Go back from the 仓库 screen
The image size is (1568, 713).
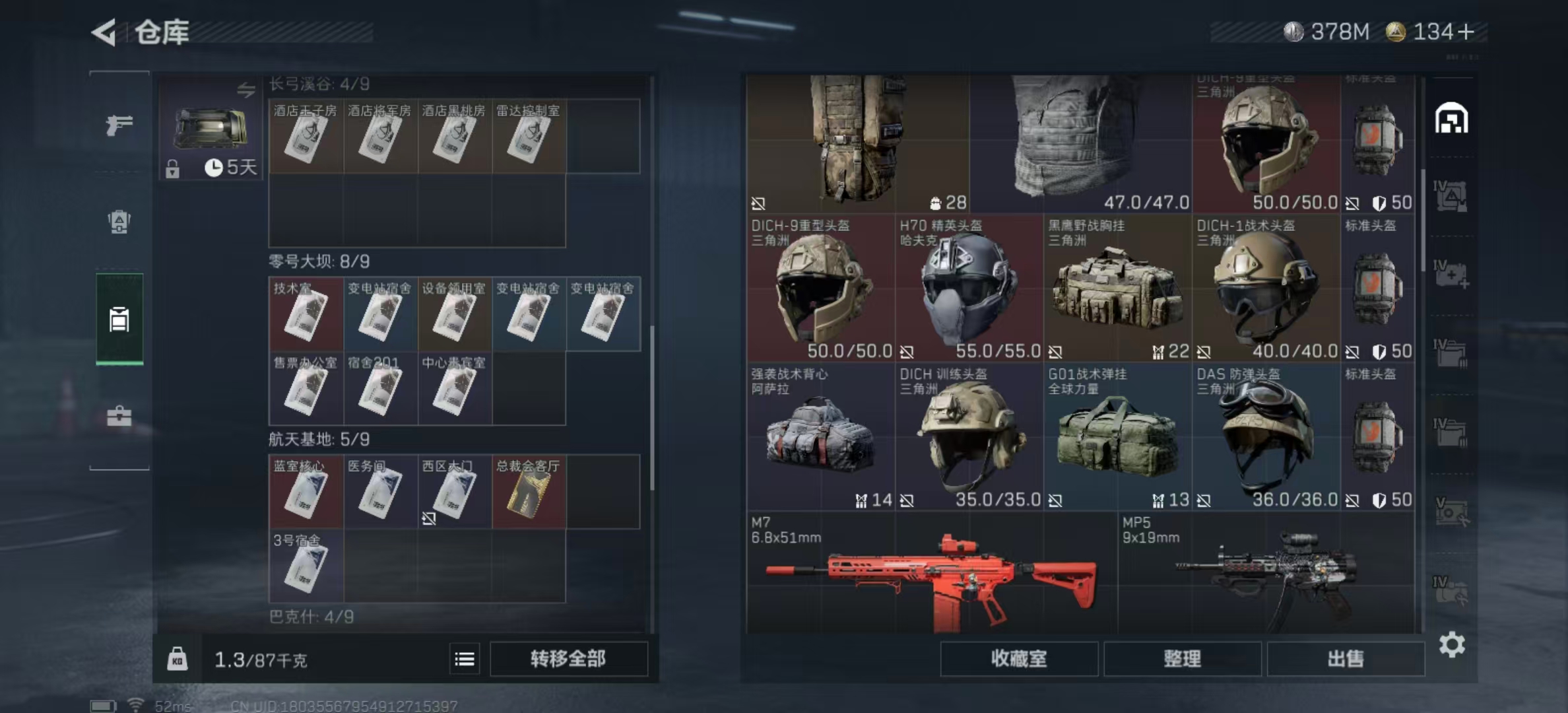pos(104,32)
